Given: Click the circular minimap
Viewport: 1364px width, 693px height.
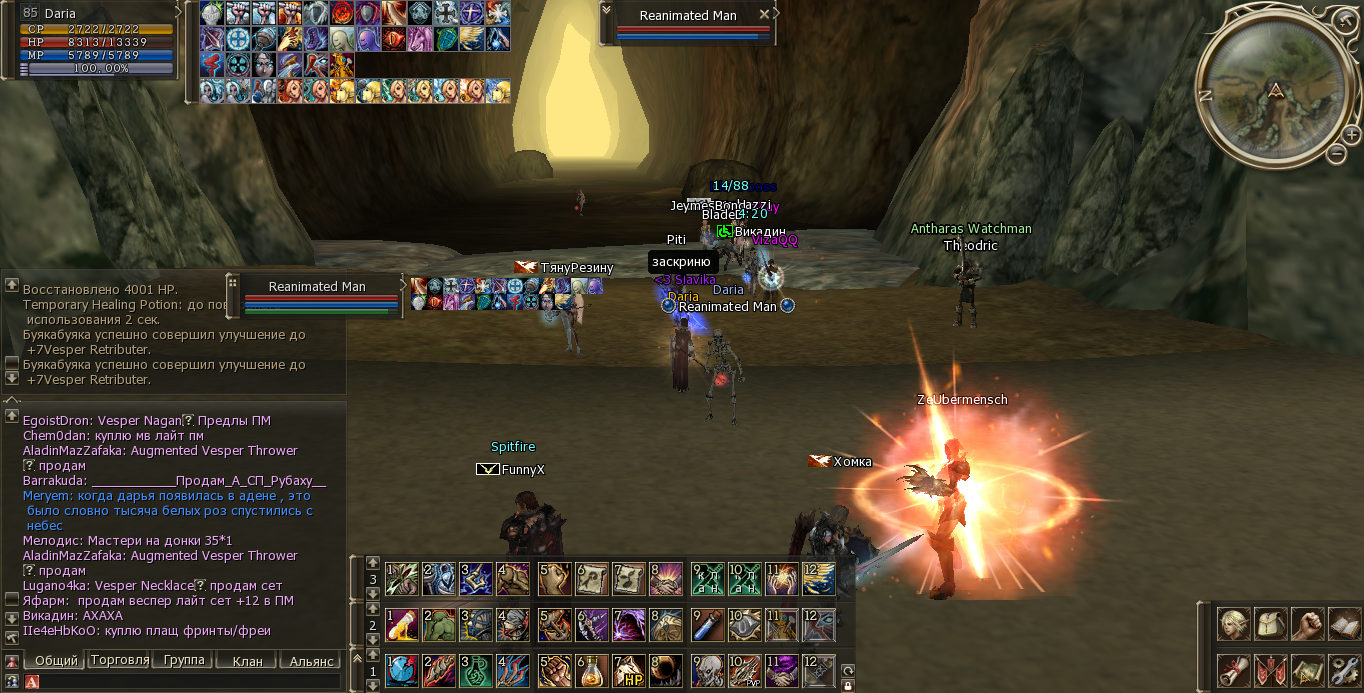Looking at the screenshot, I should point(1272,88).
